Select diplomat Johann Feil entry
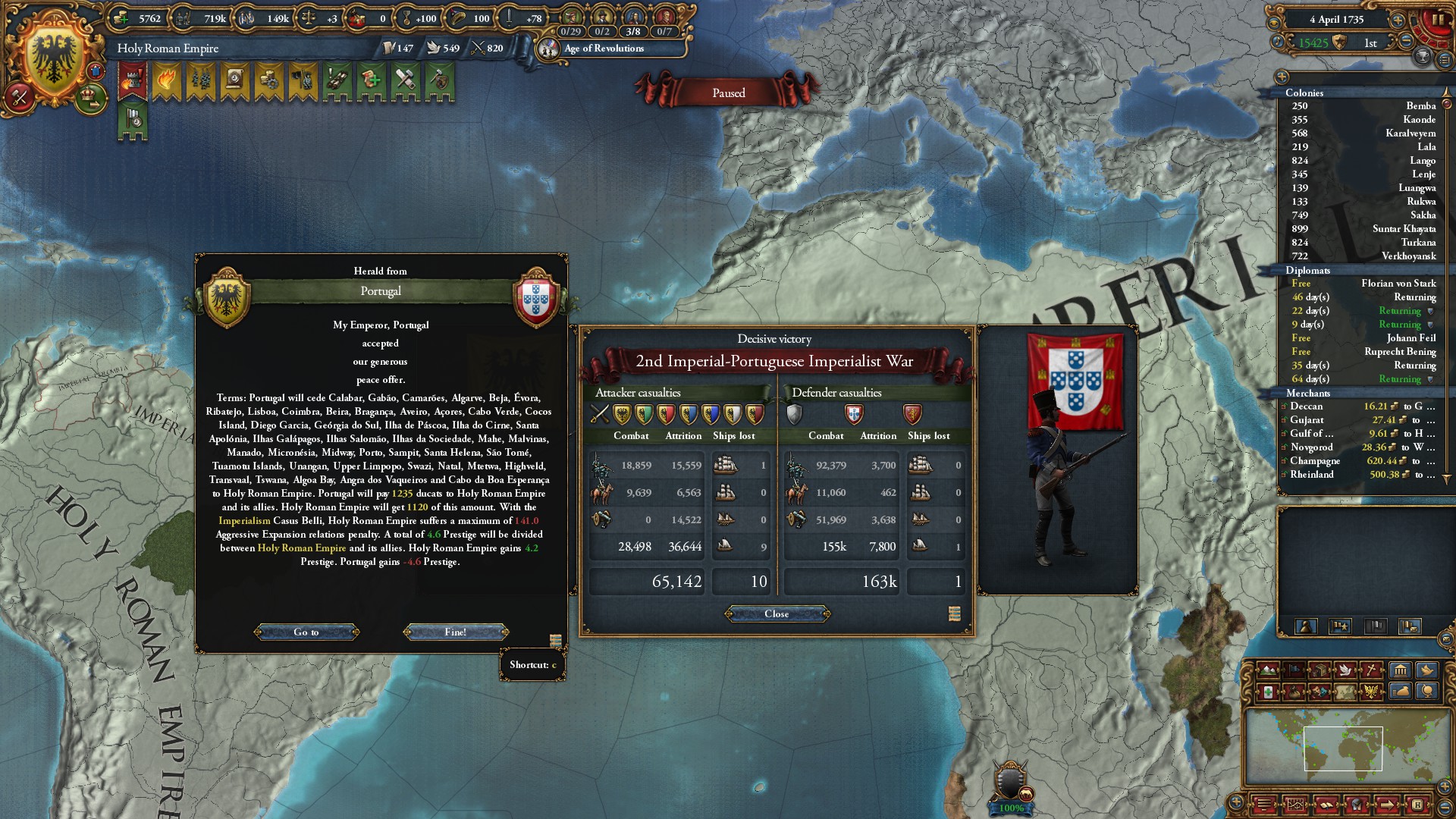 pyautogui.click(x=1363, y=338)
